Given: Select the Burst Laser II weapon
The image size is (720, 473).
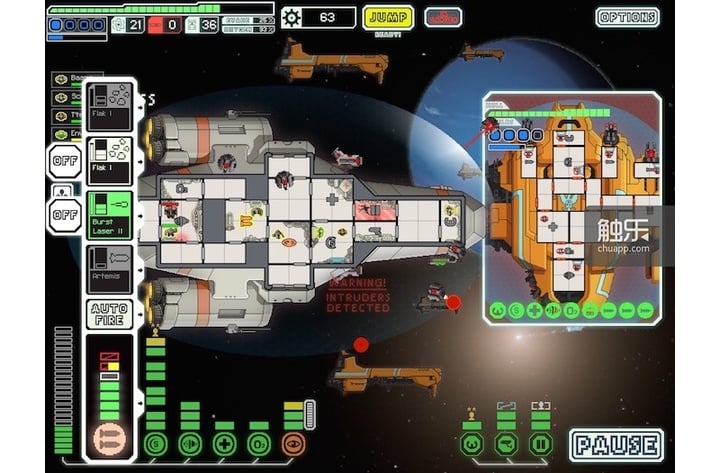Looking at the screenshot, I should [x=109, y=217].
